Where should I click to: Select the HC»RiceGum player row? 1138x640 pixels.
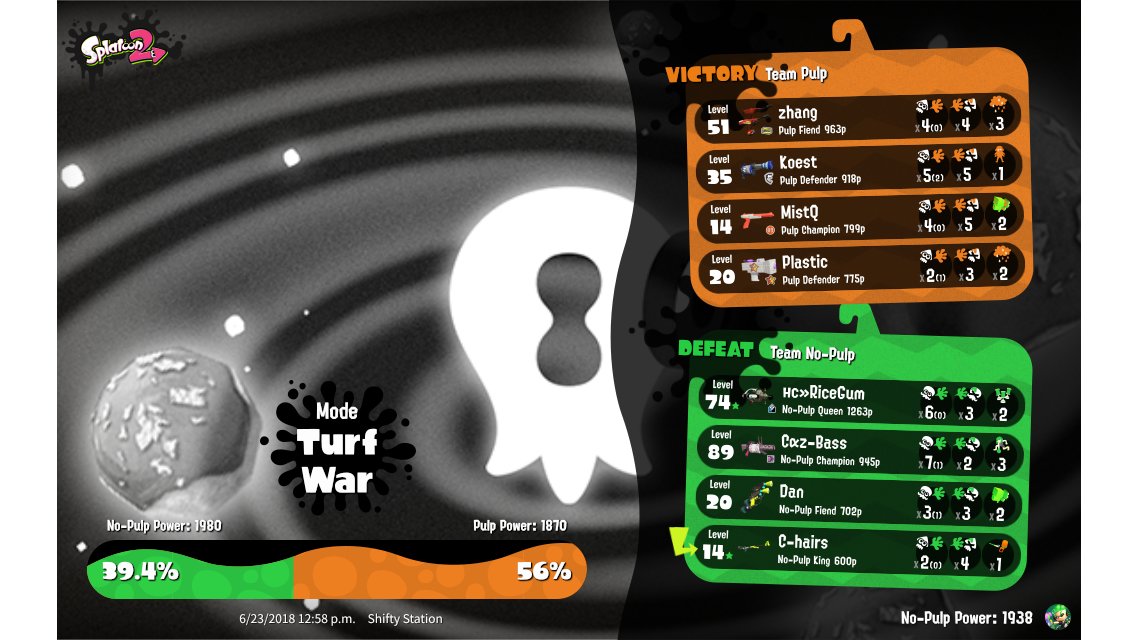[x=858, y=399]
